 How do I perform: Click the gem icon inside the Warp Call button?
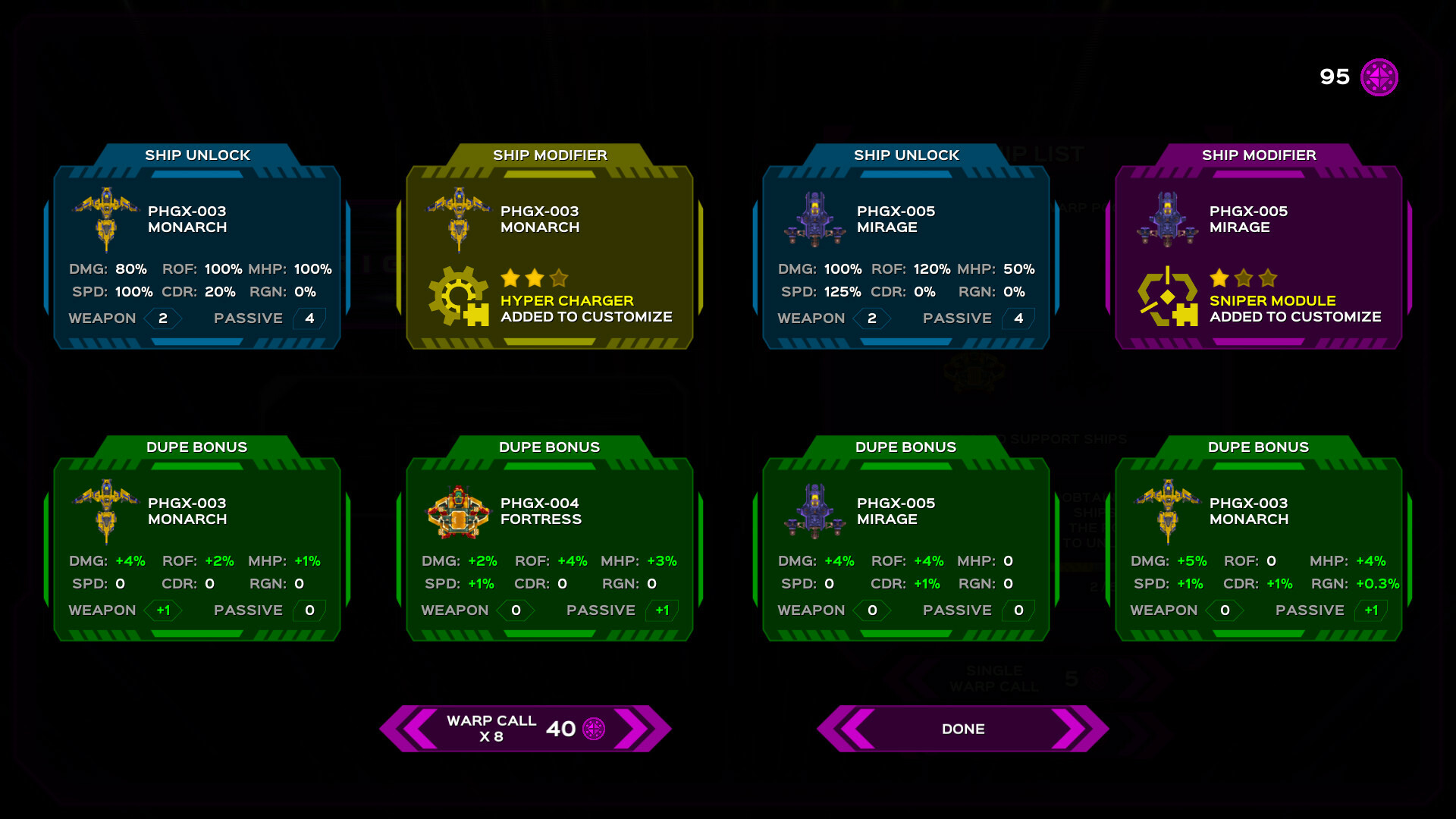click(x=595, y=729)
